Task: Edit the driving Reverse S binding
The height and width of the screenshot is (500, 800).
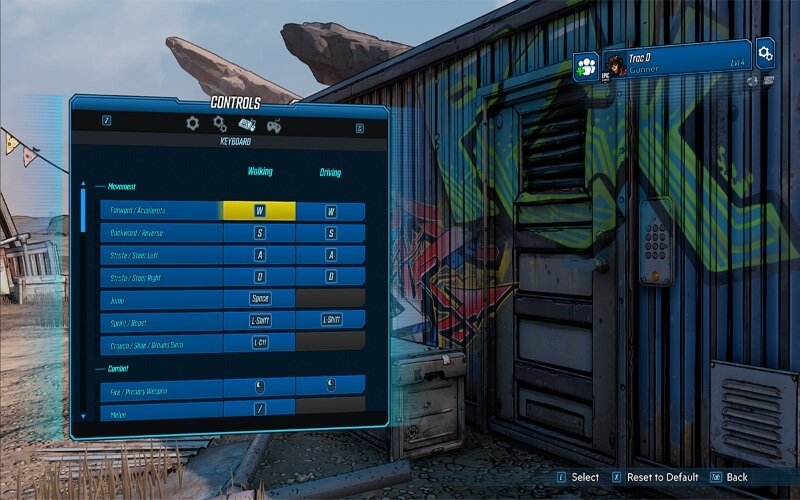Action: tap(331, 233)
